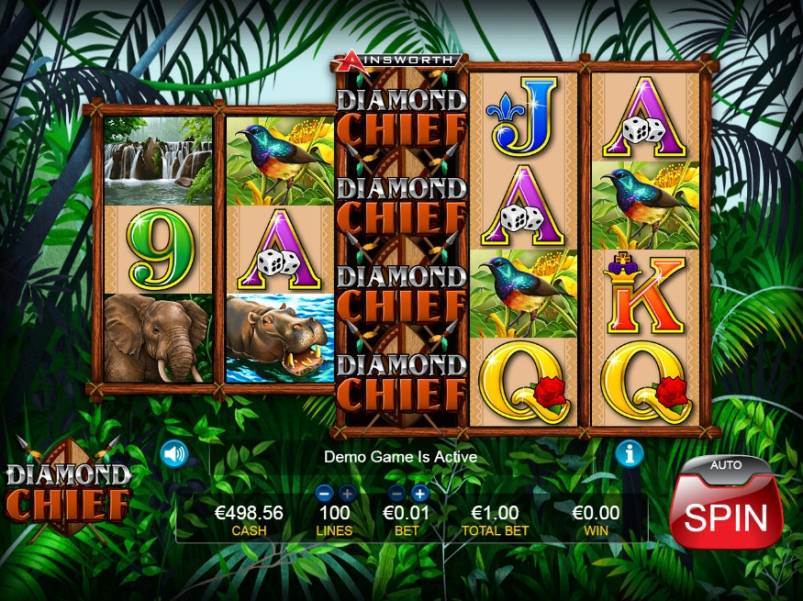The height and width of the screenshot is (601, 803).
Task: Increase the number of lines
Action: [x=346, y=493]
